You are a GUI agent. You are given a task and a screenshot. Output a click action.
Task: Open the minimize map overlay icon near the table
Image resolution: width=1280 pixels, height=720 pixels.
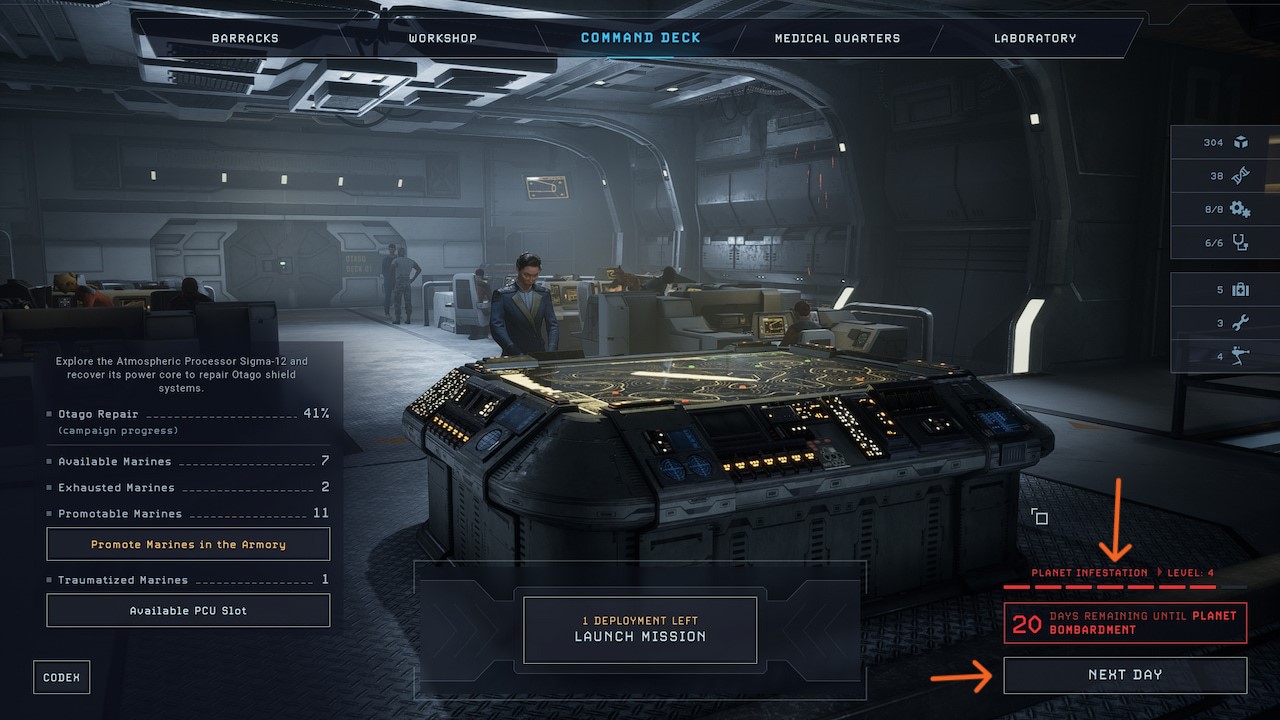click(x=1040, y=516)
